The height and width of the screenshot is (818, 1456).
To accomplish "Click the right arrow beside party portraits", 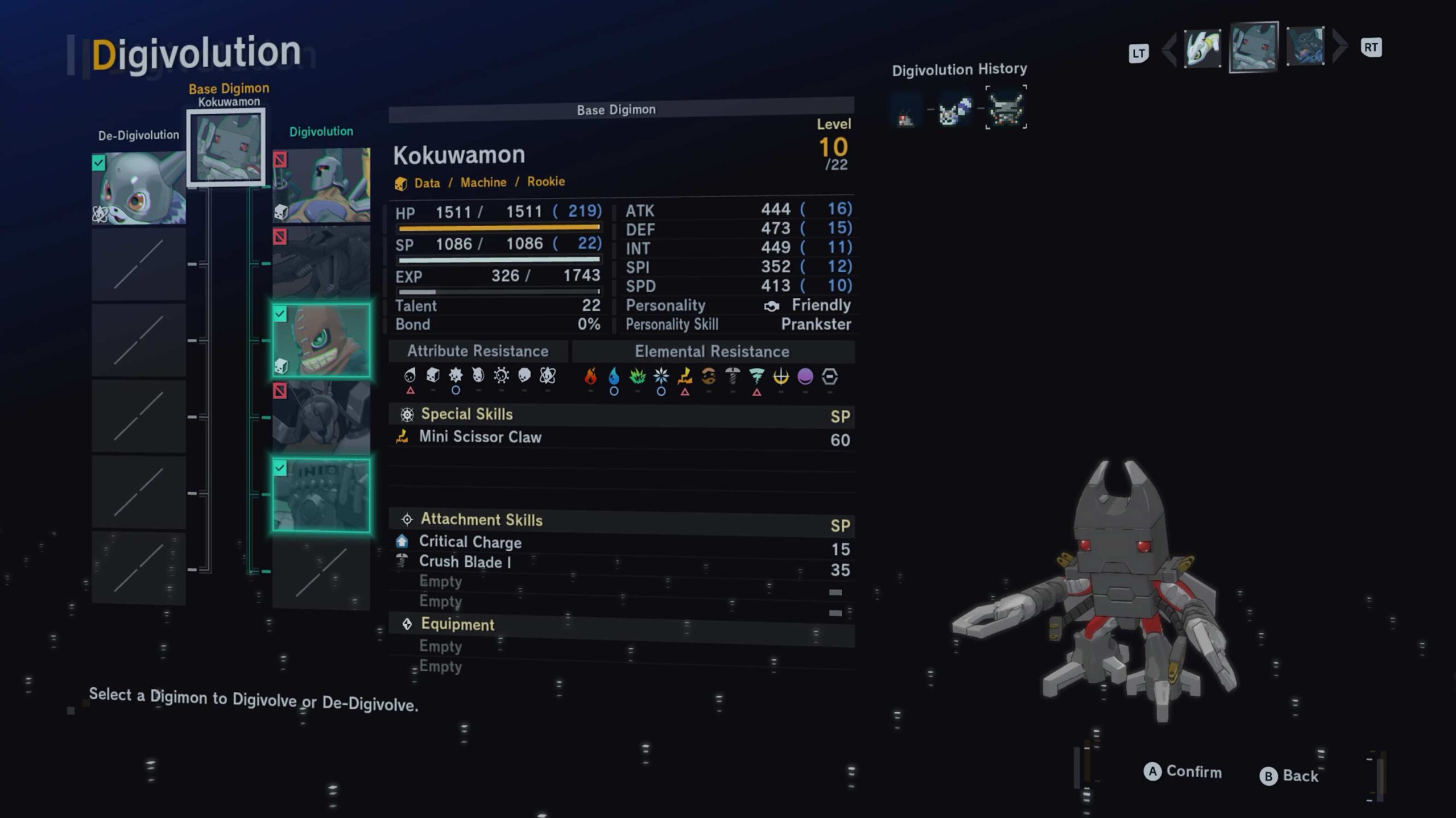I will [x=1339, y=45].
